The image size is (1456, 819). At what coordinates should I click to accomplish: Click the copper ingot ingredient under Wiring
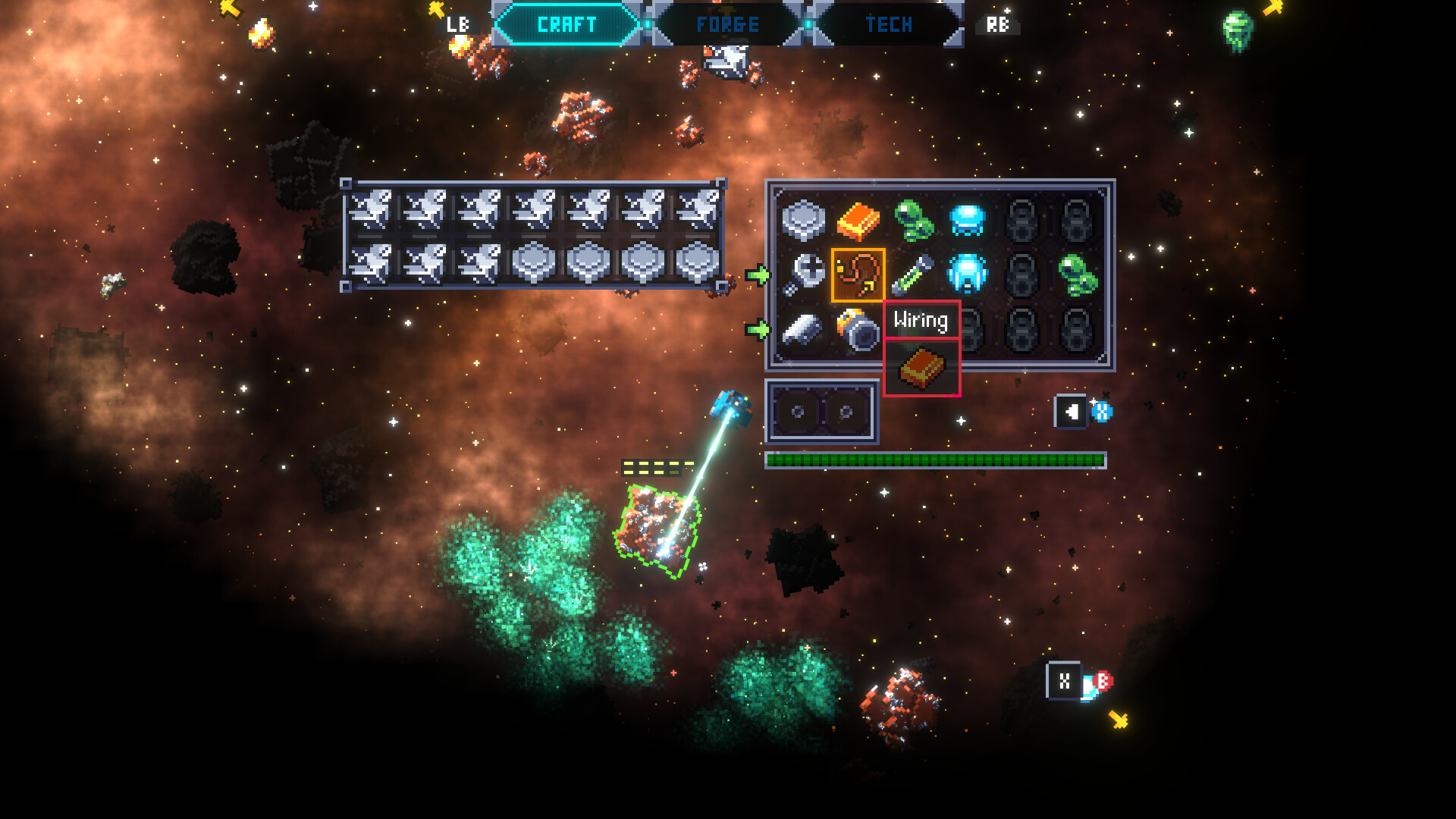pyautogui.click(x=921, y=369)
